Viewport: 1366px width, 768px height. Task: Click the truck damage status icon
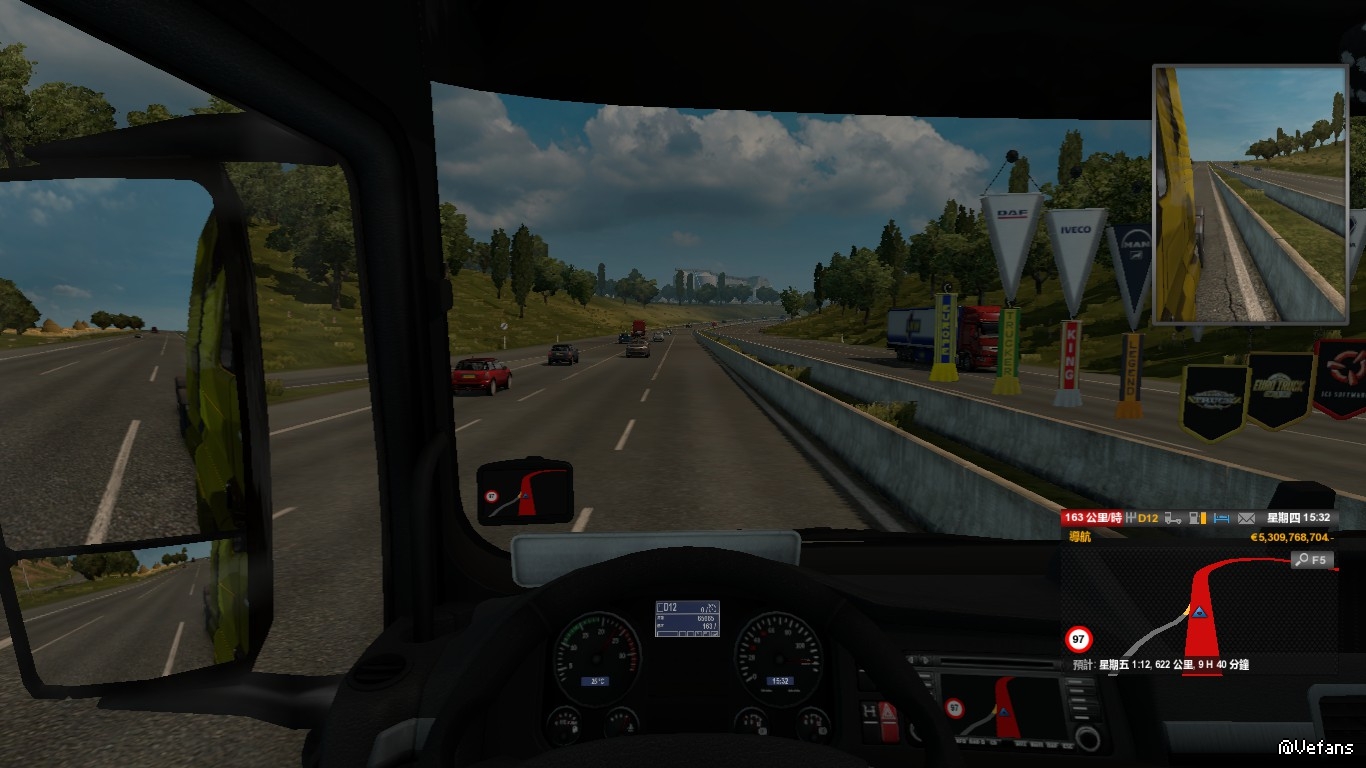click(x=1175, y=518)
